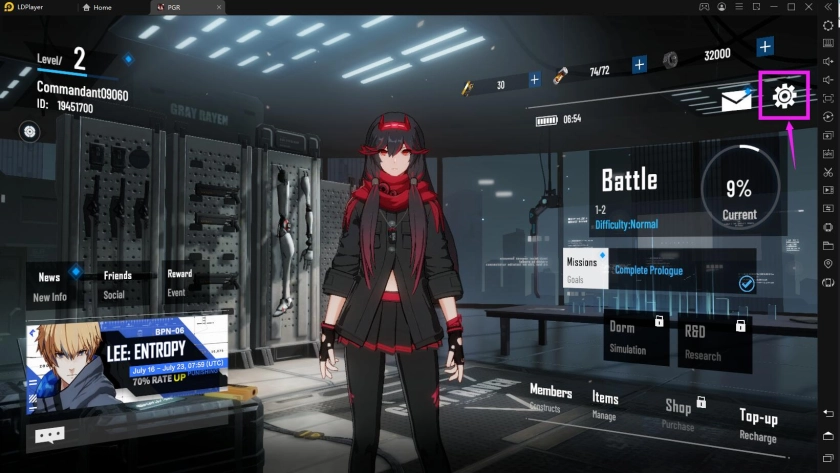Open the chat speech bubble
Viewport: 840px width, 473px height.
[x=50, y=435]
